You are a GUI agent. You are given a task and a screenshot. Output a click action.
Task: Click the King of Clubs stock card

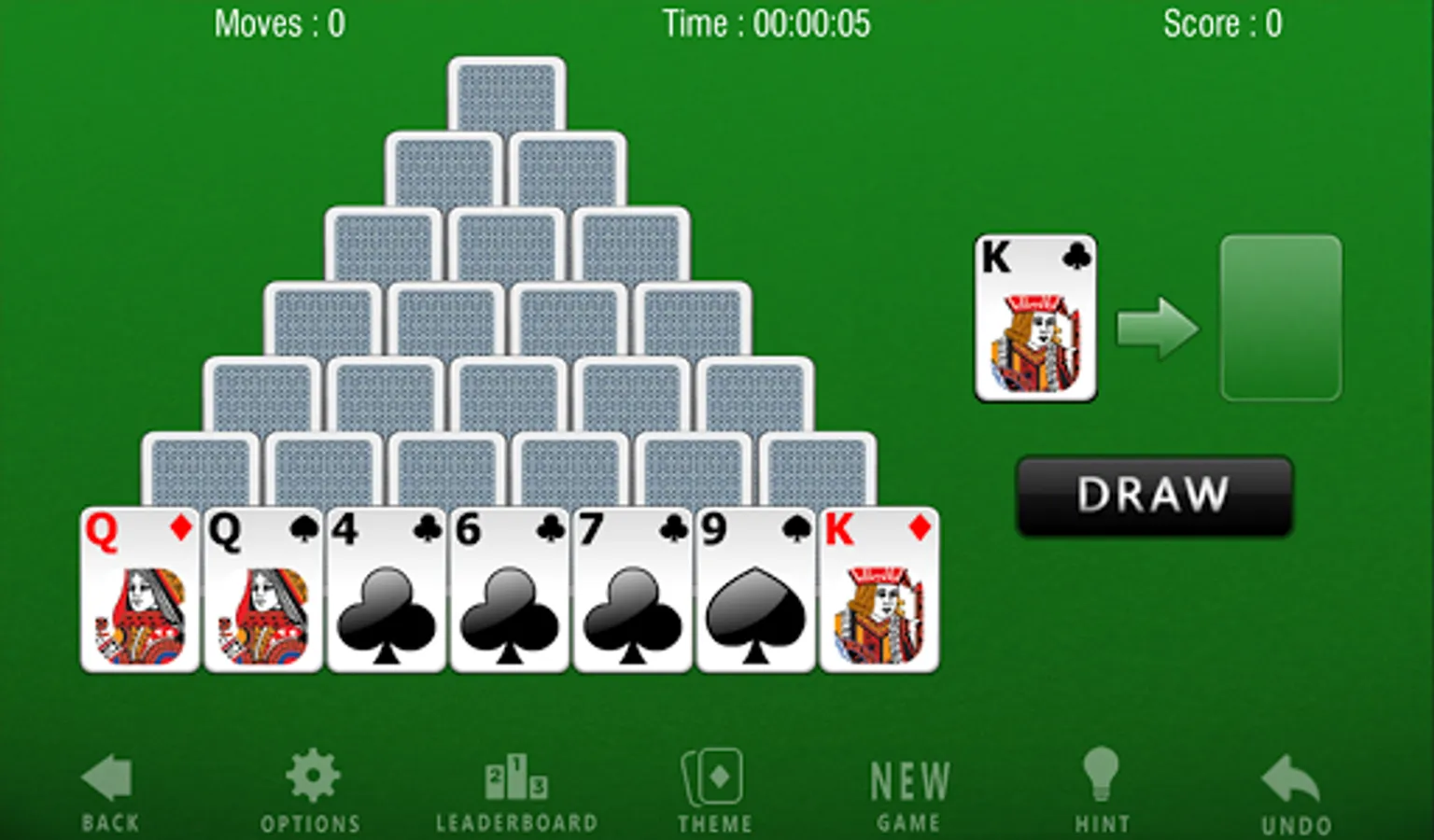1036,317
